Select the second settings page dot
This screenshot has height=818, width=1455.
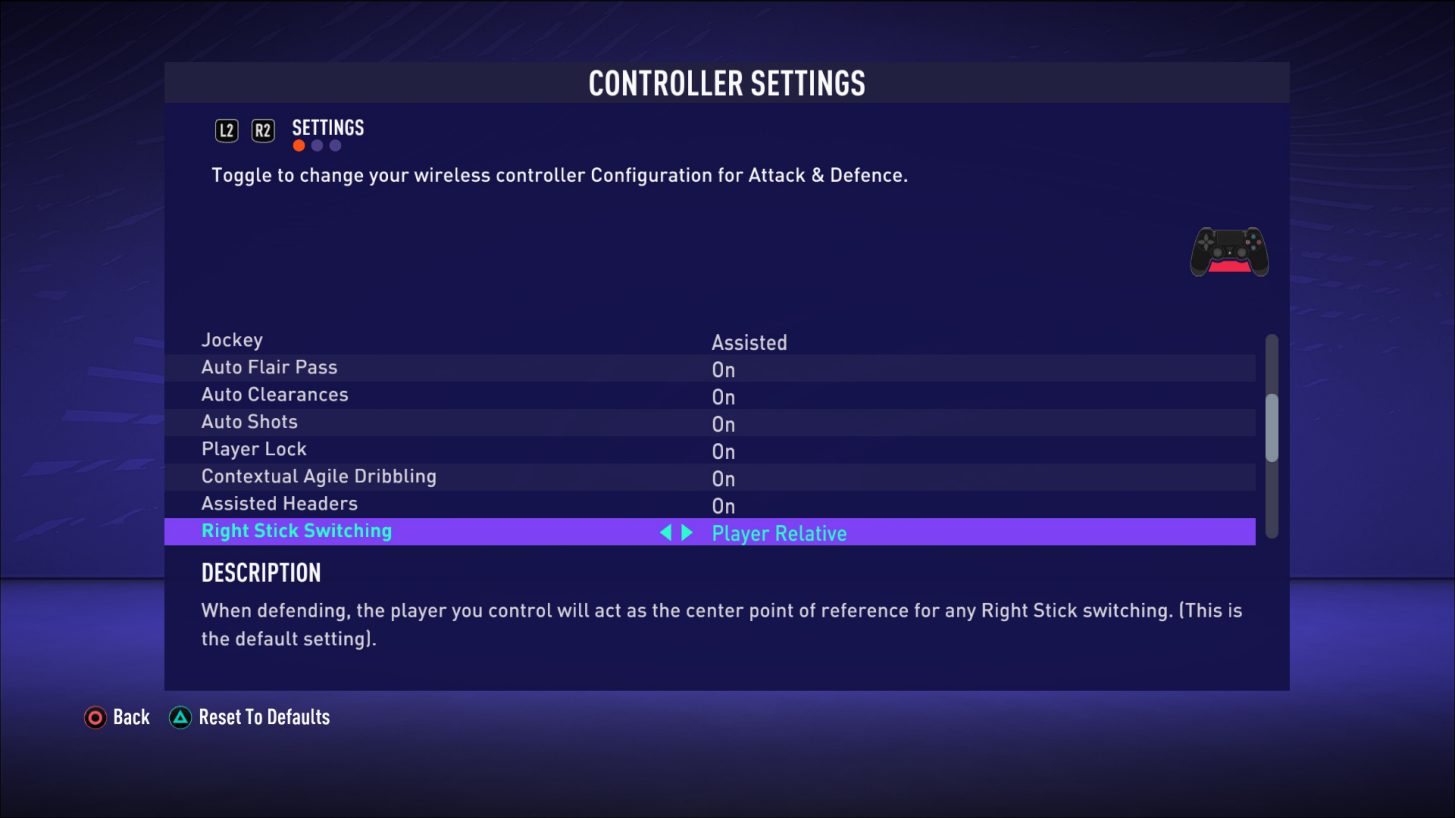pos(316,145)
